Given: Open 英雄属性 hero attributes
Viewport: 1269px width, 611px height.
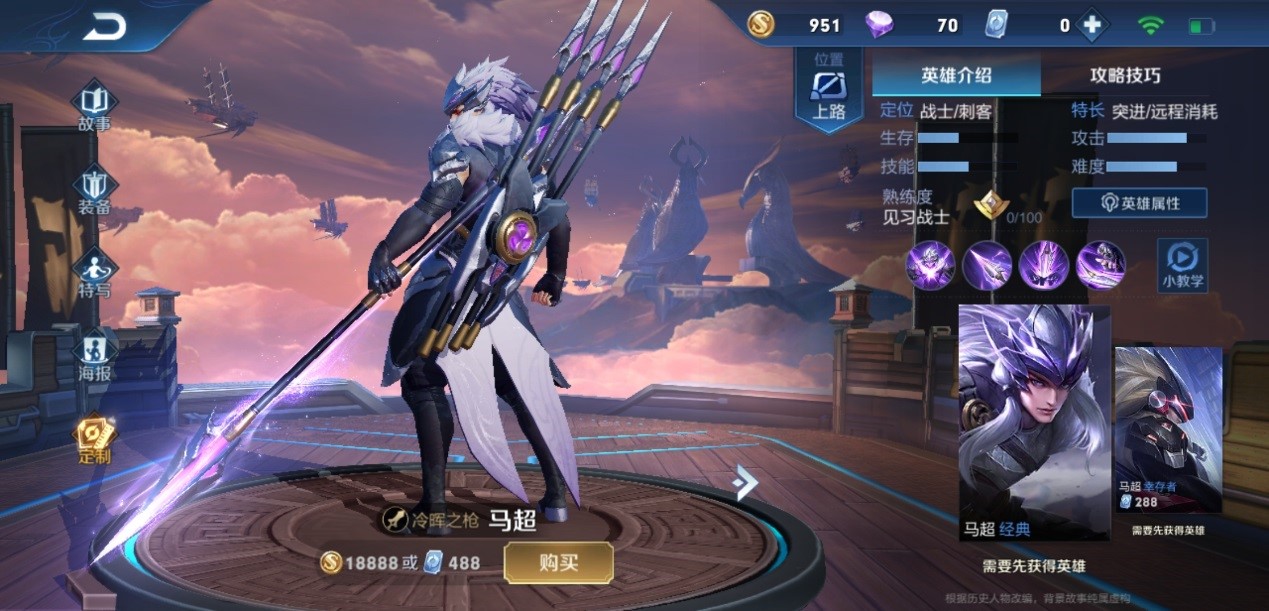Looking at the screenshot, I should [x=1139, y=203].
